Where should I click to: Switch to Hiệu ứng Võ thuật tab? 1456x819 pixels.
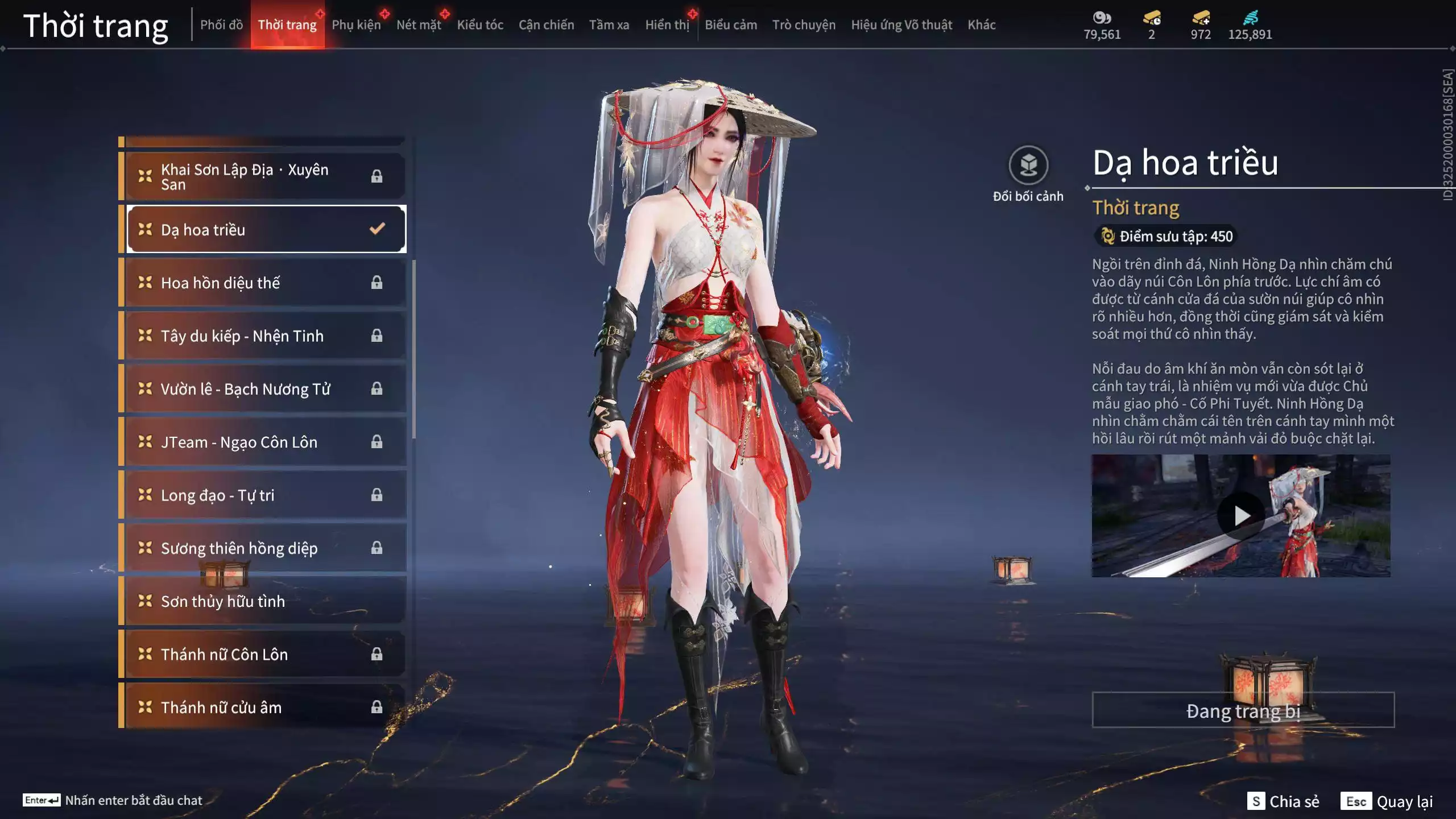click(901, 25)
